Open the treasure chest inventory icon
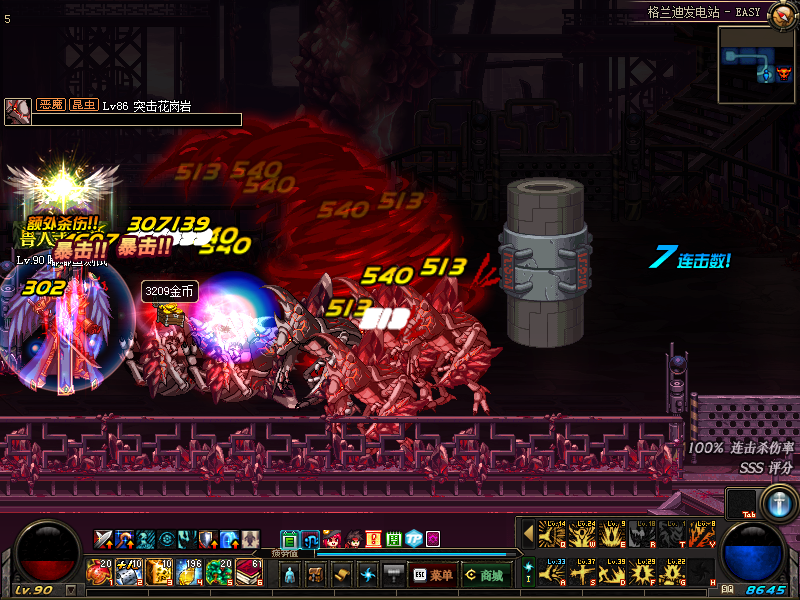The image size is (800, 600). [x=315, y=575]
